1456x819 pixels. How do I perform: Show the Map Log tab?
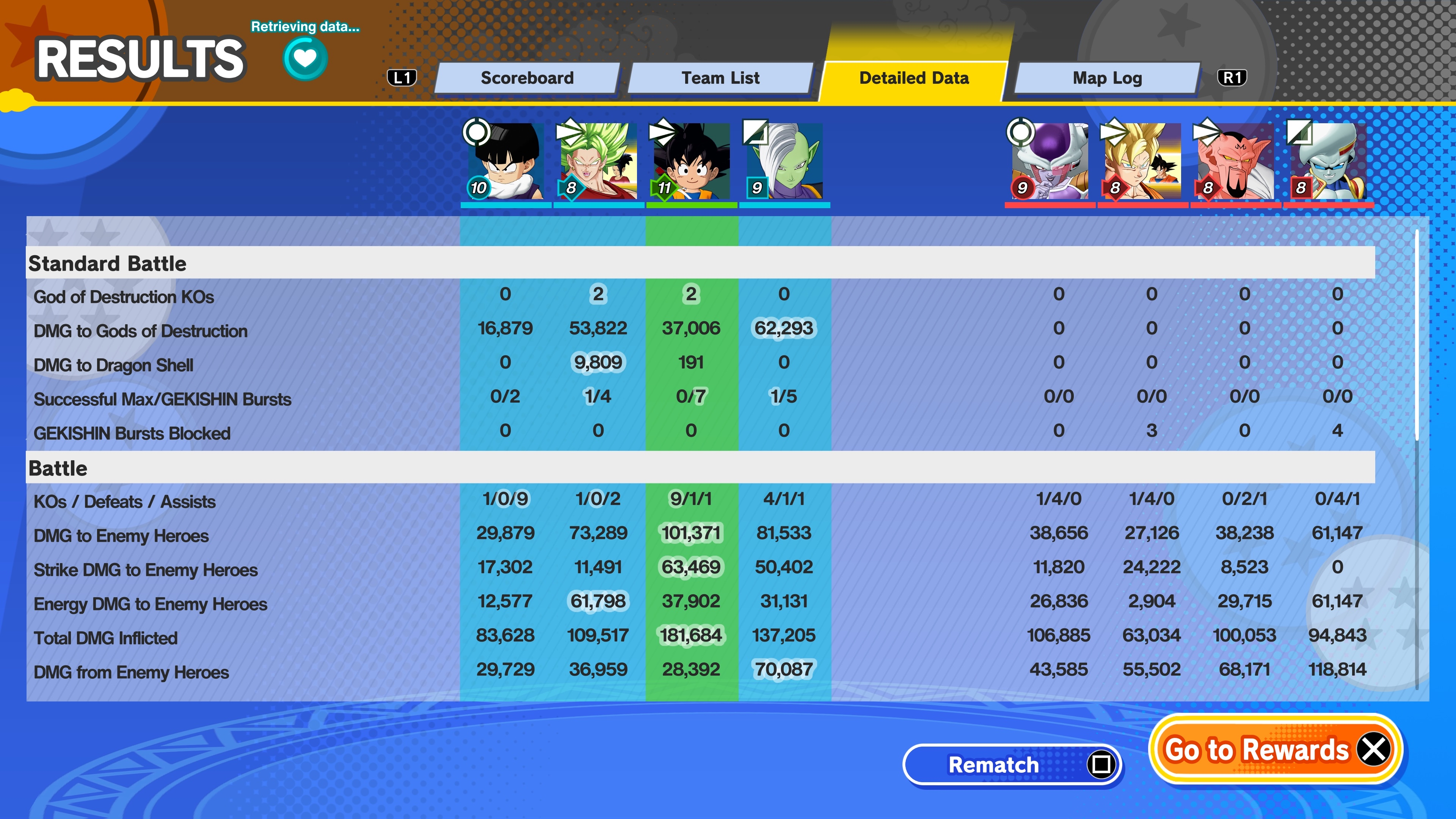point(1107,78)
